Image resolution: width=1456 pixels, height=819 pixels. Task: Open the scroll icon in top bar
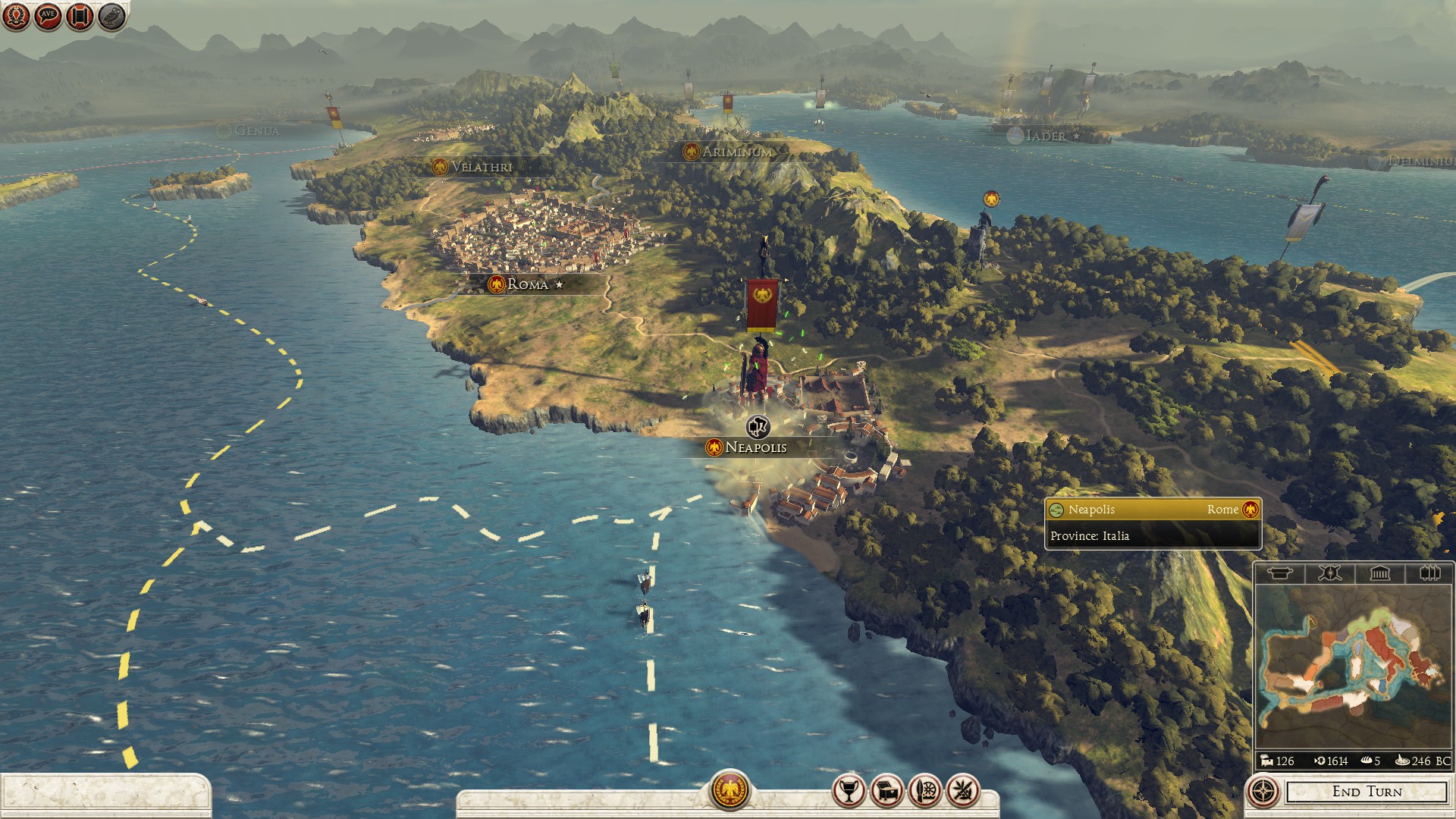tap(80, 16)
